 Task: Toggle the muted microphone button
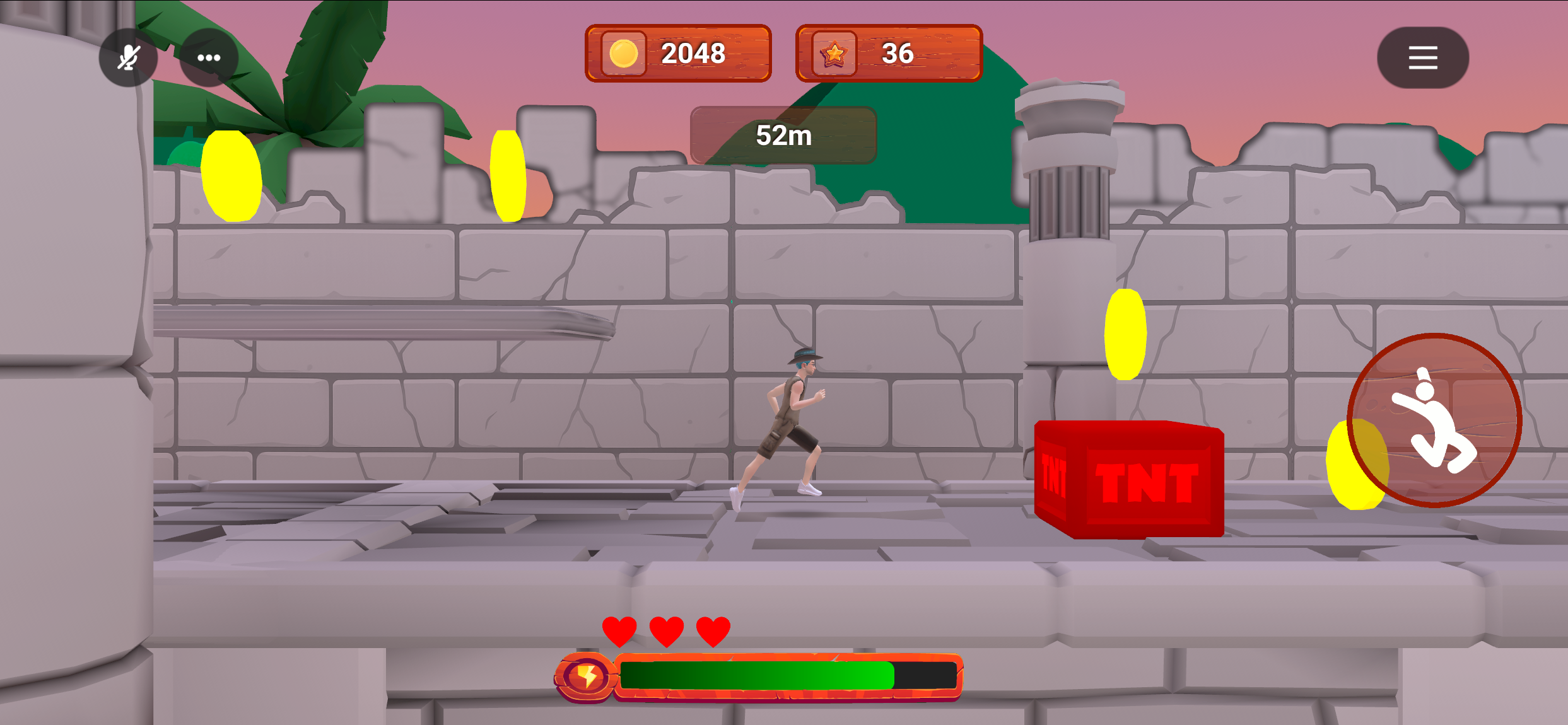click(x=128, y=58)
